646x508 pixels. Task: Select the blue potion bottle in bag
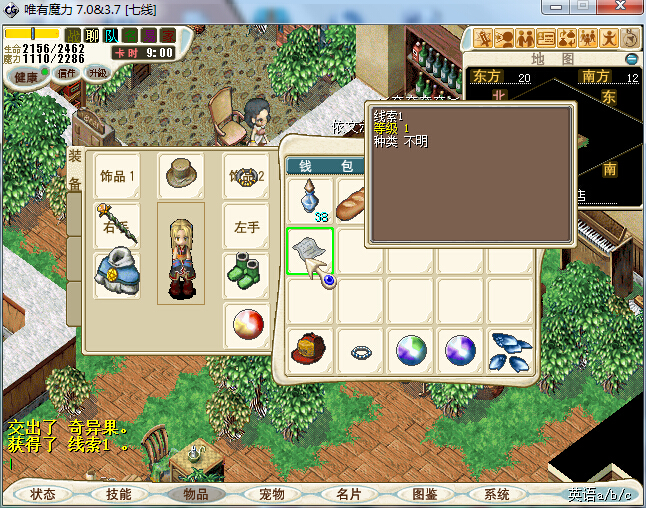coord(311,199)
